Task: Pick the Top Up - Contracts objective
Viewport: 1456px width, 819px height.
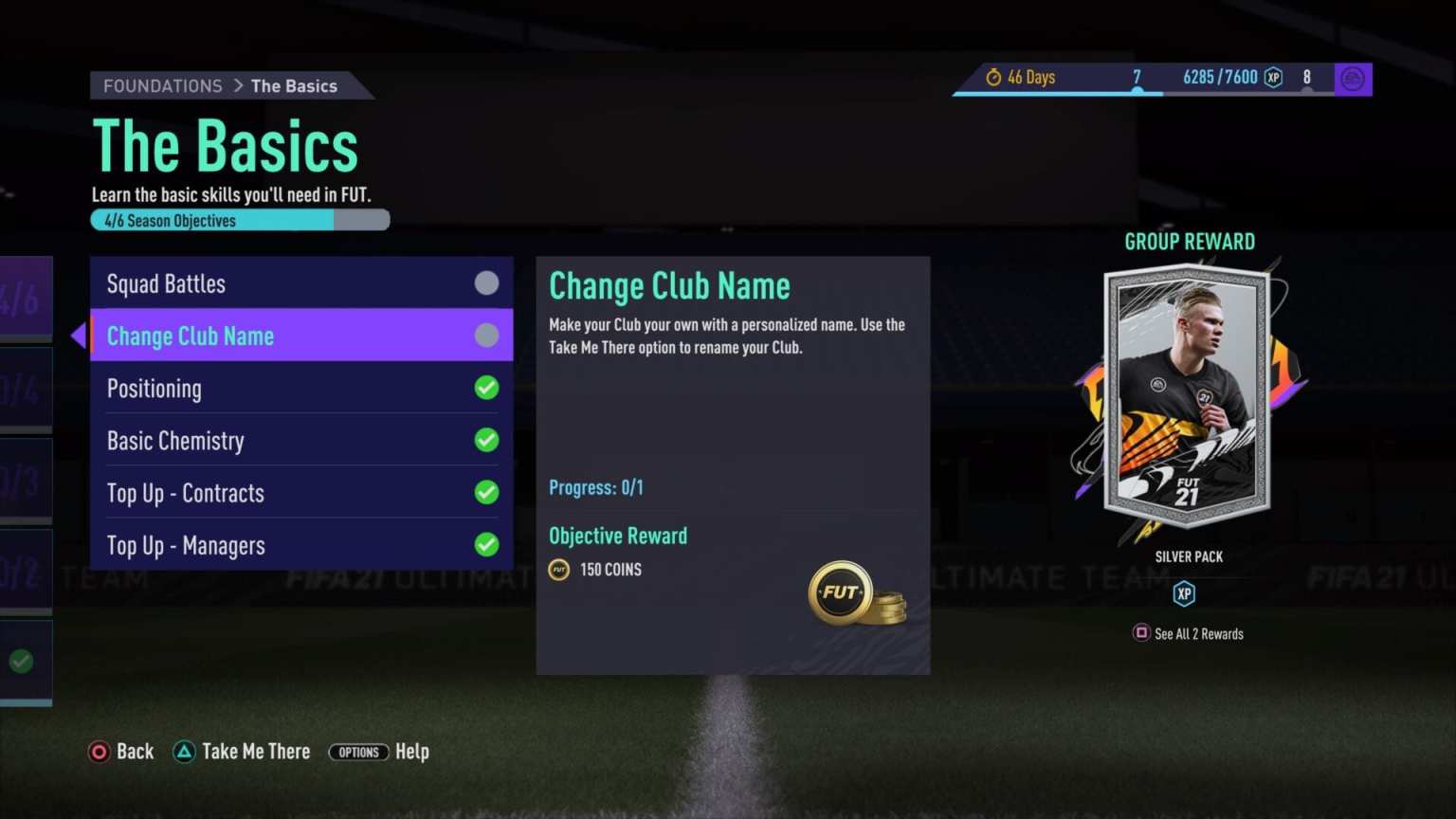Action: click(x=300, y=493)
